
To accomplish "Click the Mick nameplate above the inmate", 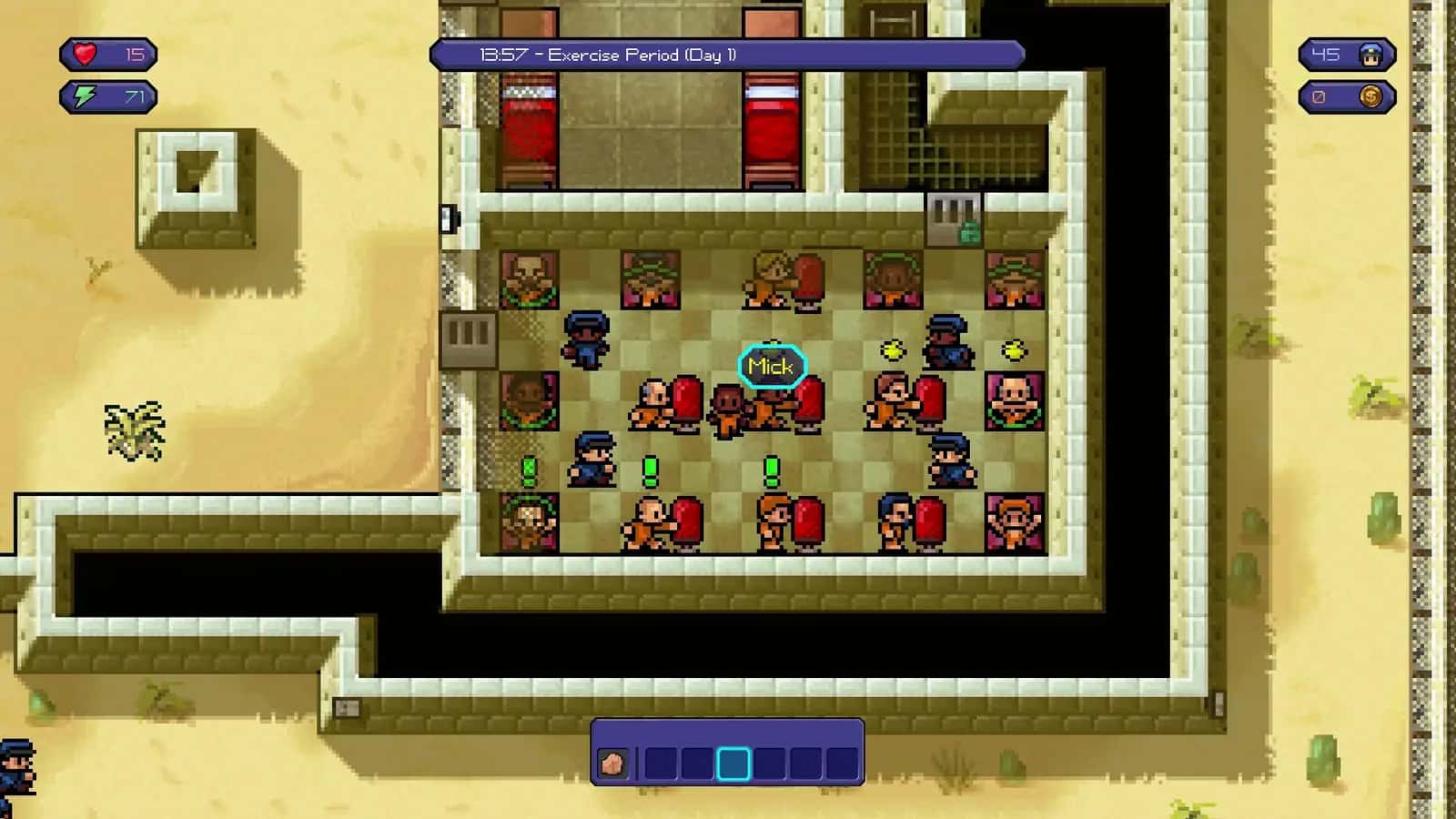I will [x=770, y=365].
